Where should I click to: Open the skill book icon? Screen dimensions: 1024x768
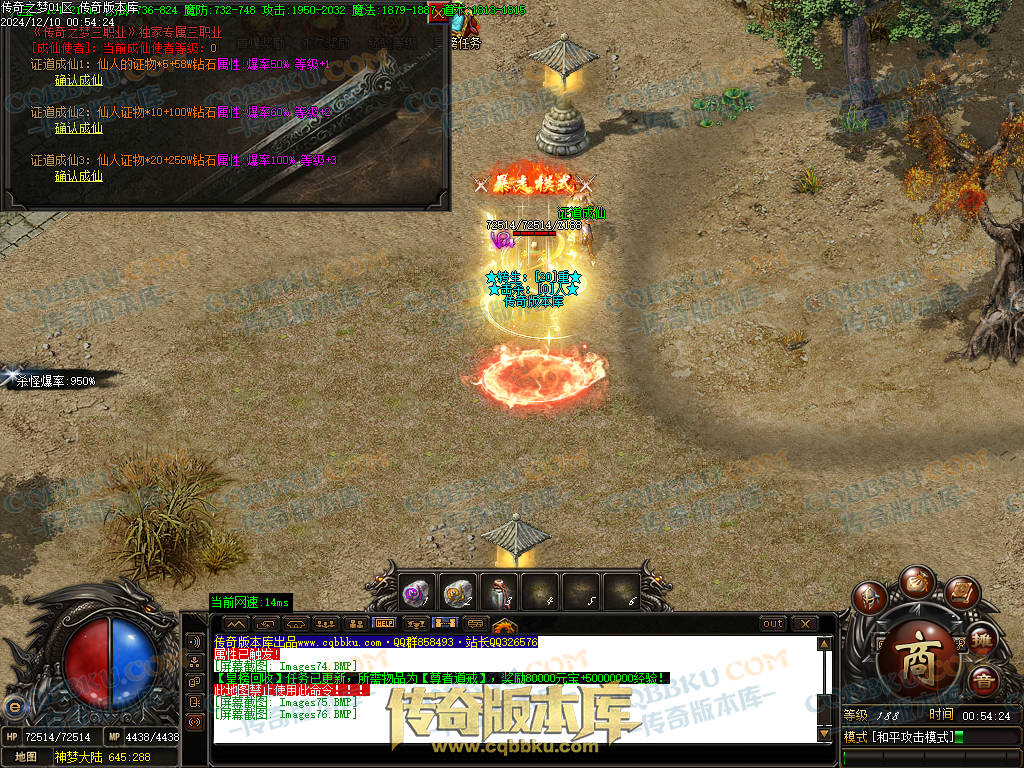click(961, 593)
